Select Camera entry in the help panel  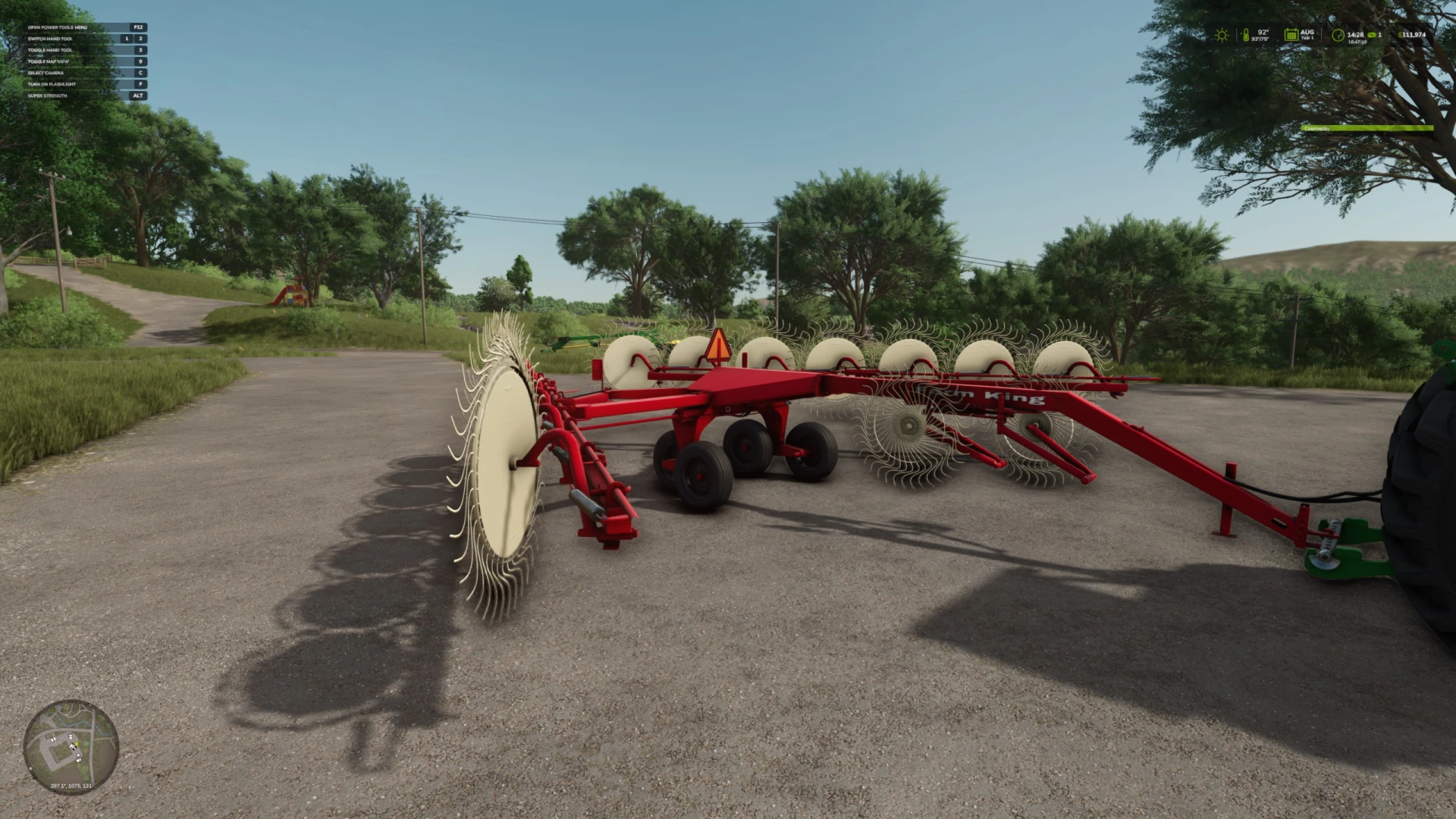point(47,73)
